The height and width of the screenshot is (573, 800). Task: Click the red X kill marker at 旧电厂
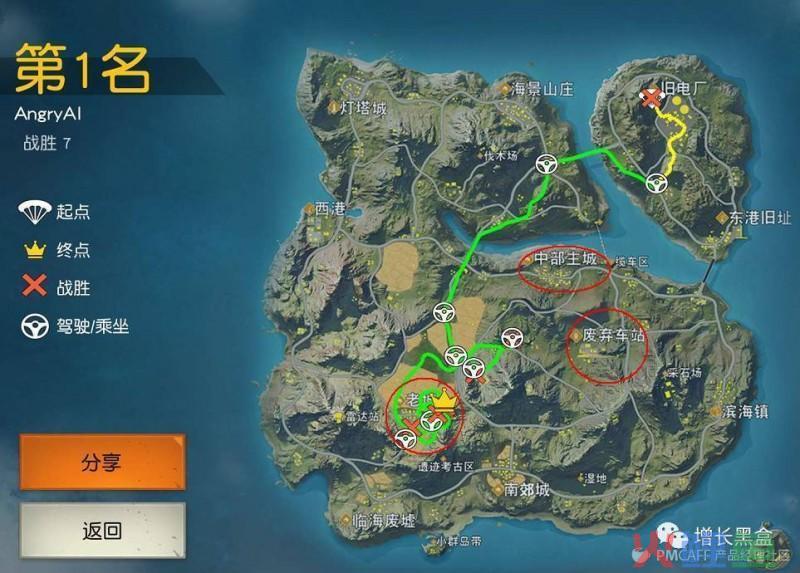[x=652, y=97]
